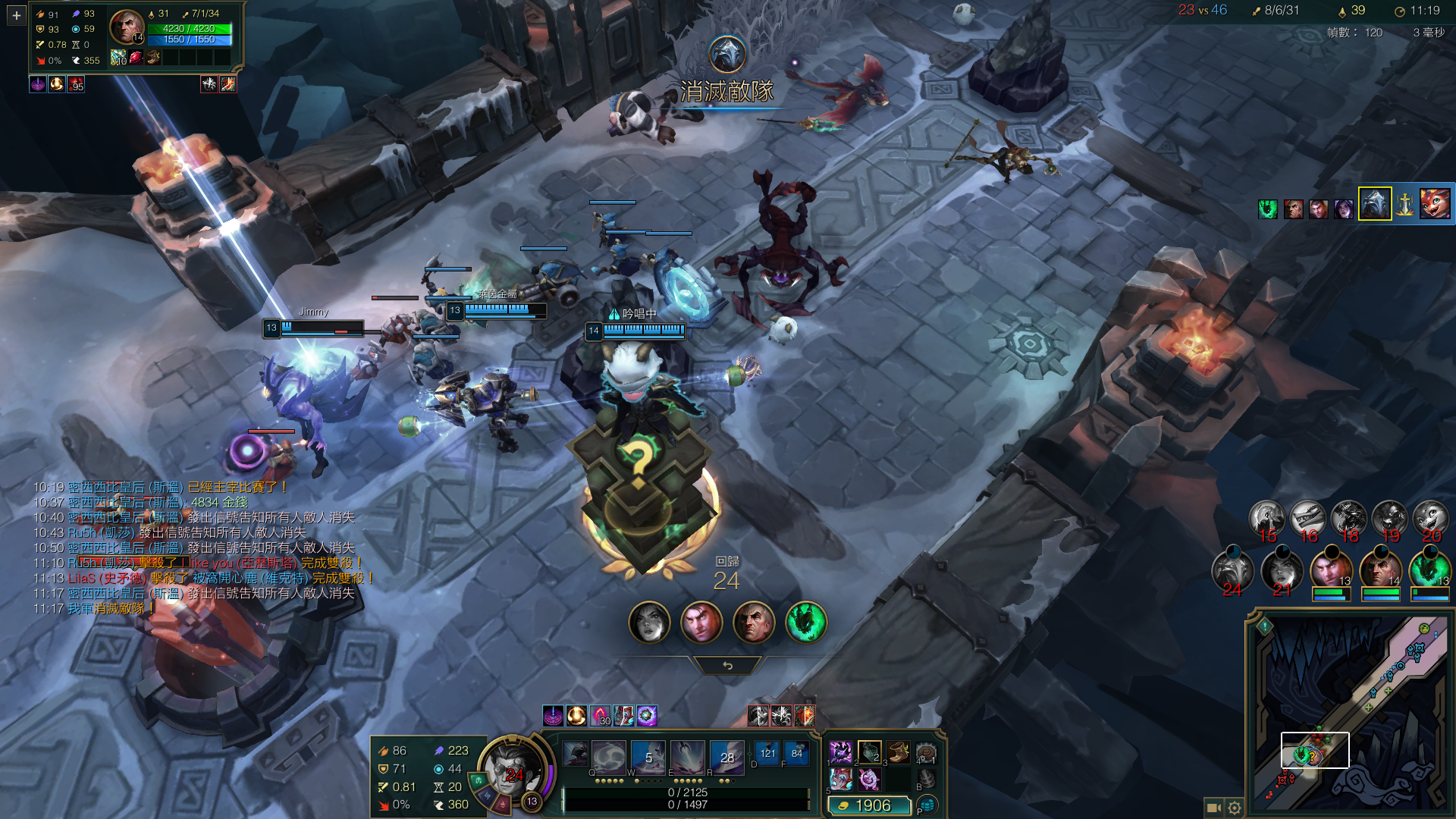Click the potion item with two charges
Image resolution: width=1456 pixels, height=819 pixels.
click(870, 752)
